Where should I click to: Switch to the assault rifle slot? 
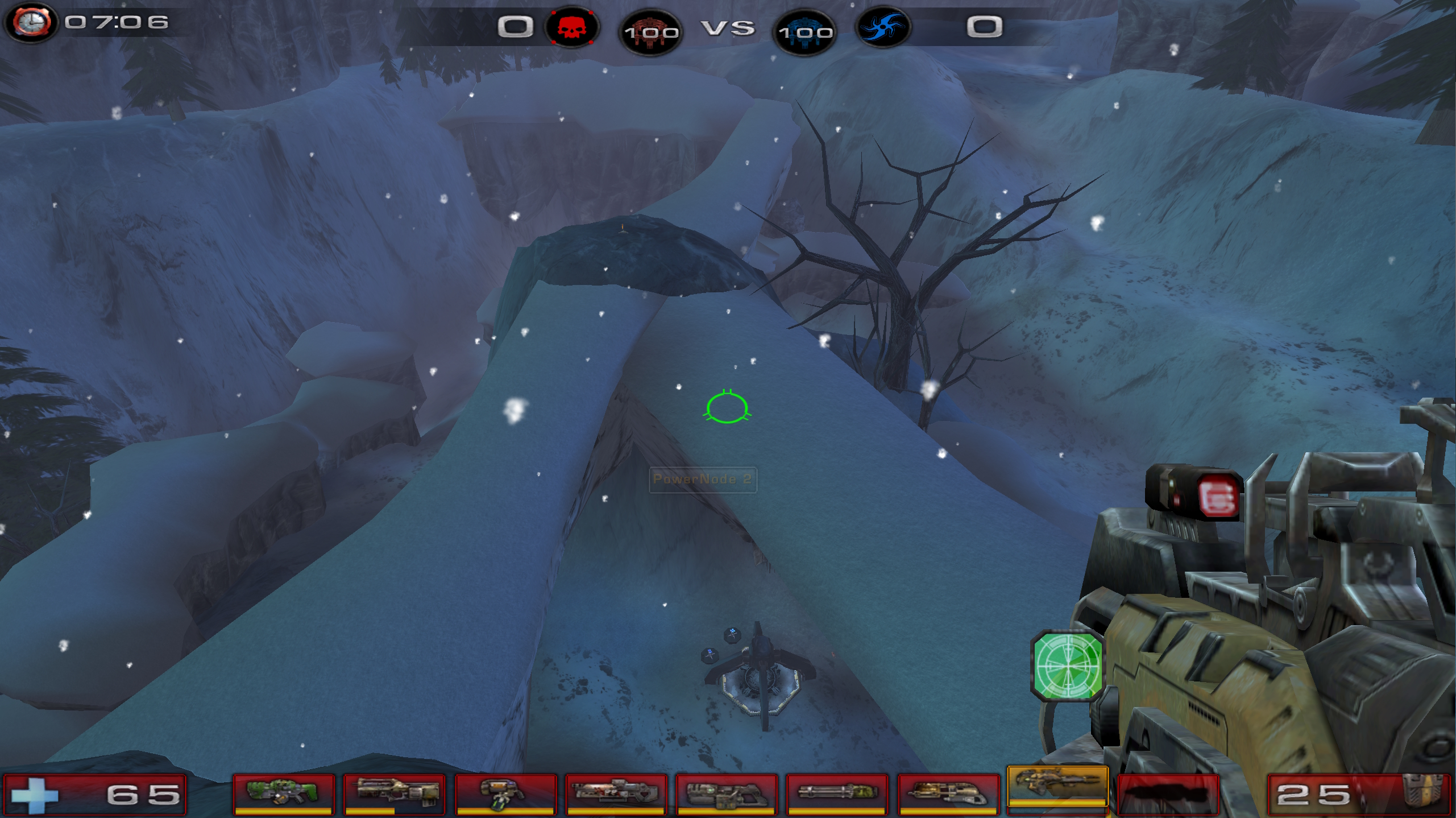coord(393,792)
